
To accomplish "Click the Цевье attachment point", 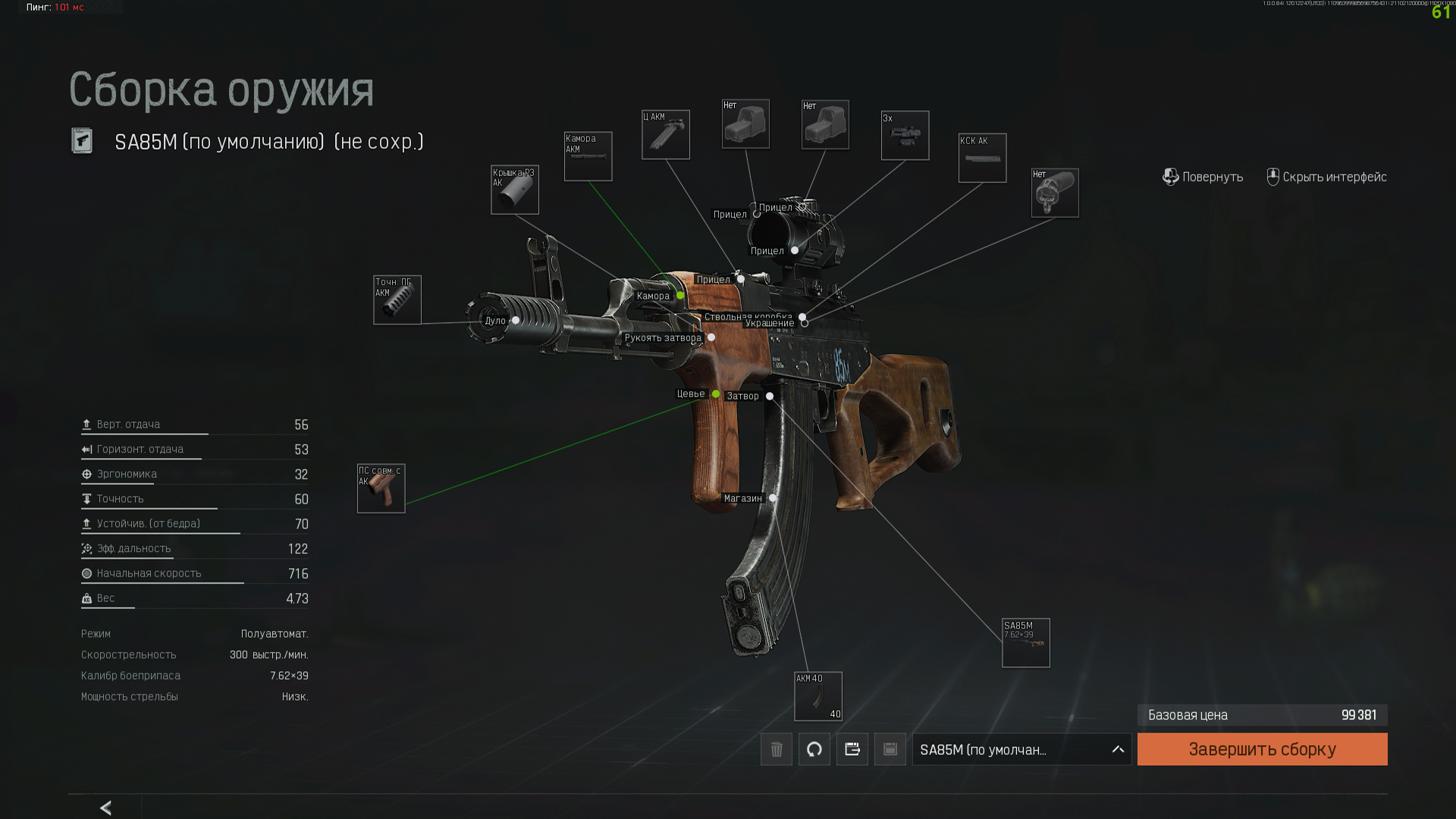I will click(x=716, y=394).
